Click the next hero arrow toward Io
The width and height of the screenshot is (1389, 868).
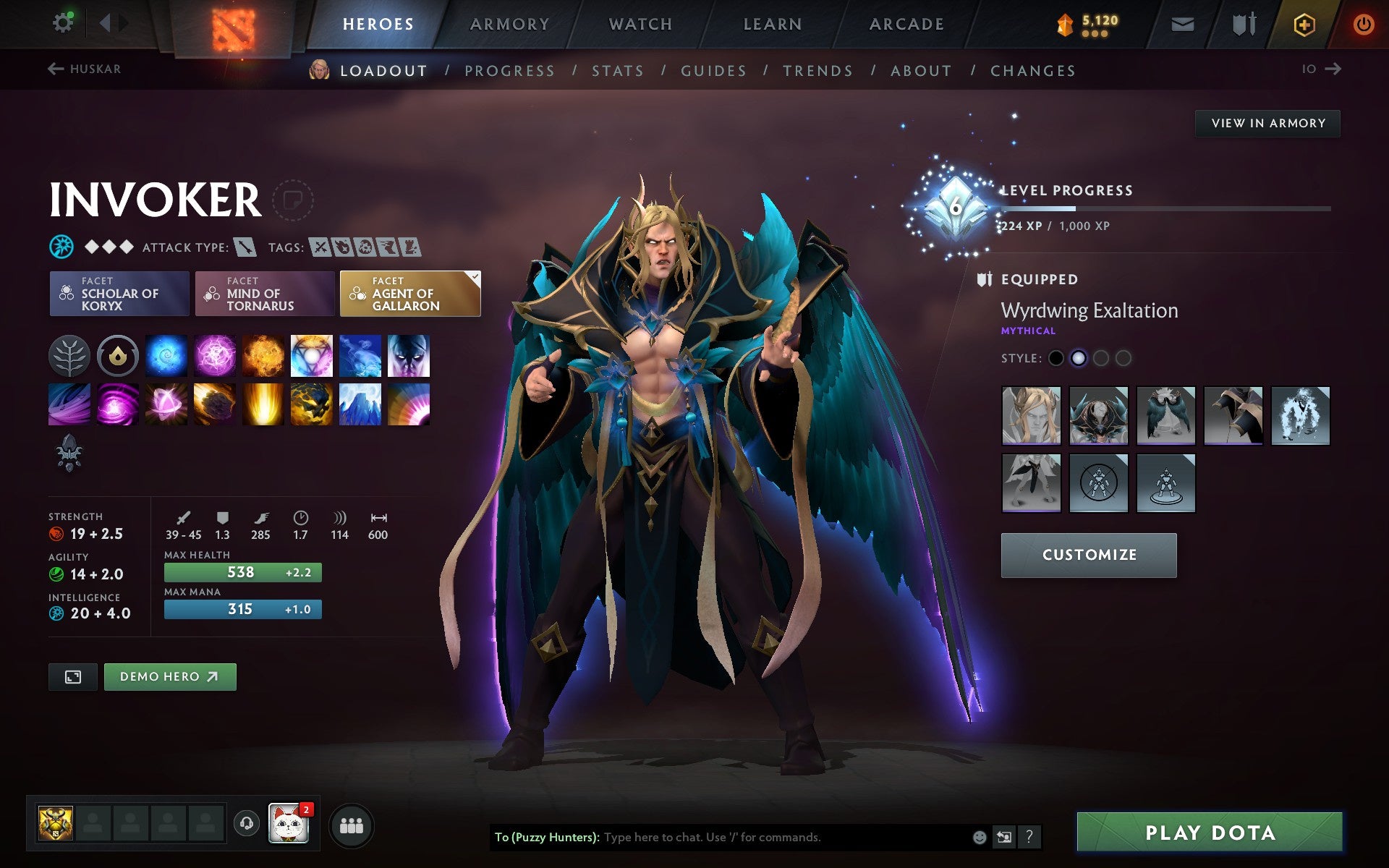click(x=1332, y=69)
